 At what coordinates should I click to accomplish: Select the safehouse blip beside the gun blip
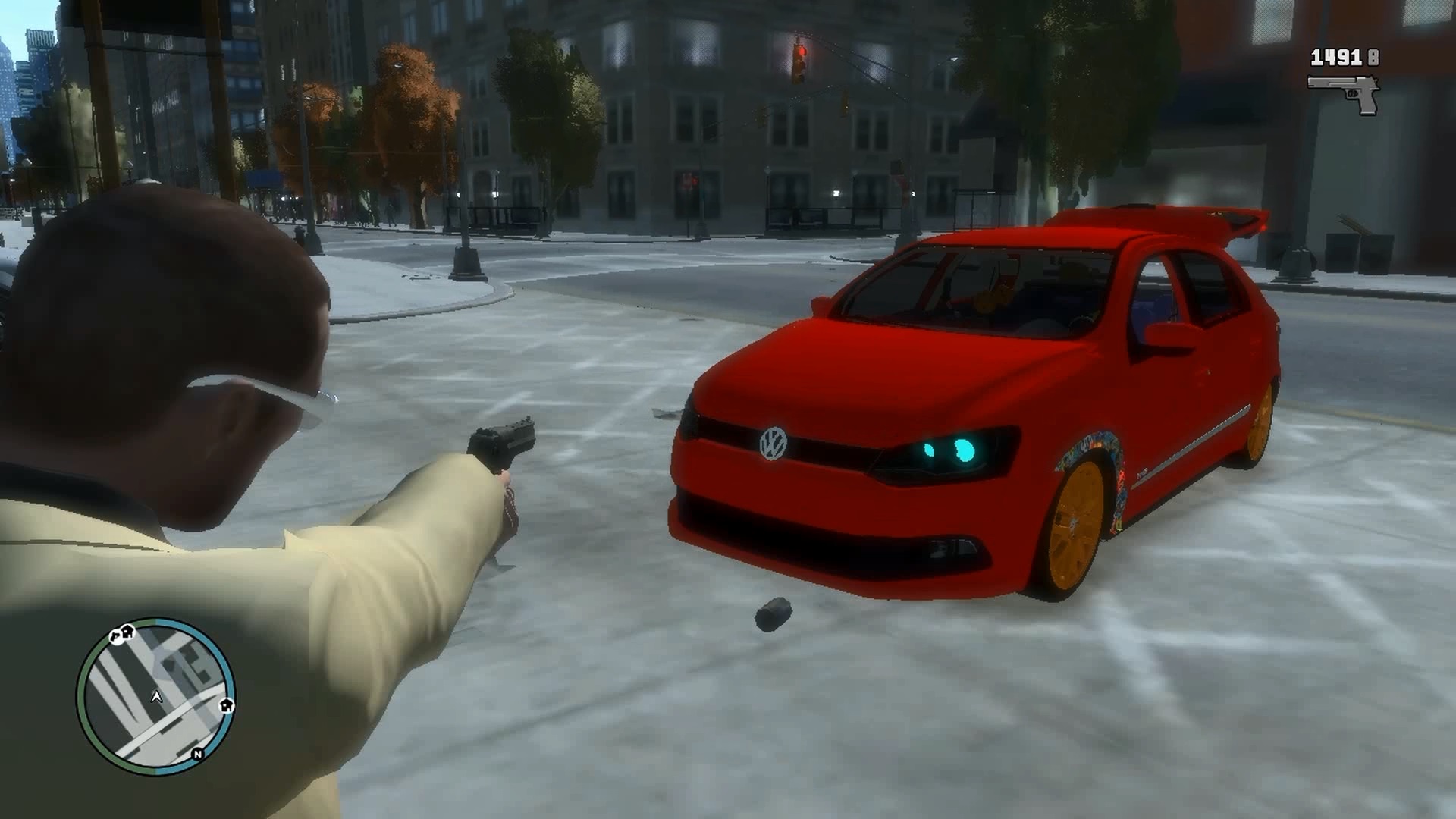[128, 631]
